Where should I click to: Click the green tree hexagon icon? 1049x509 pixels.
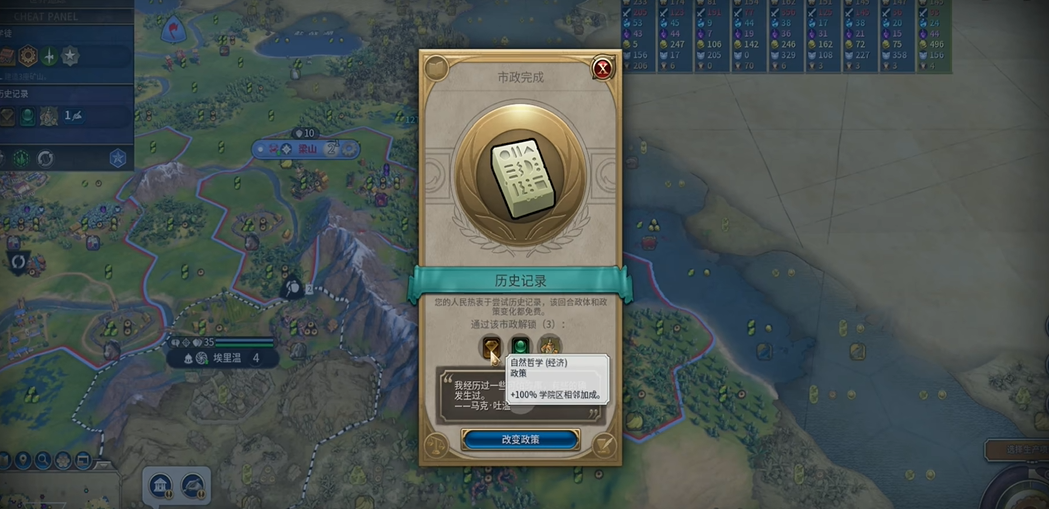pos(21,158)
